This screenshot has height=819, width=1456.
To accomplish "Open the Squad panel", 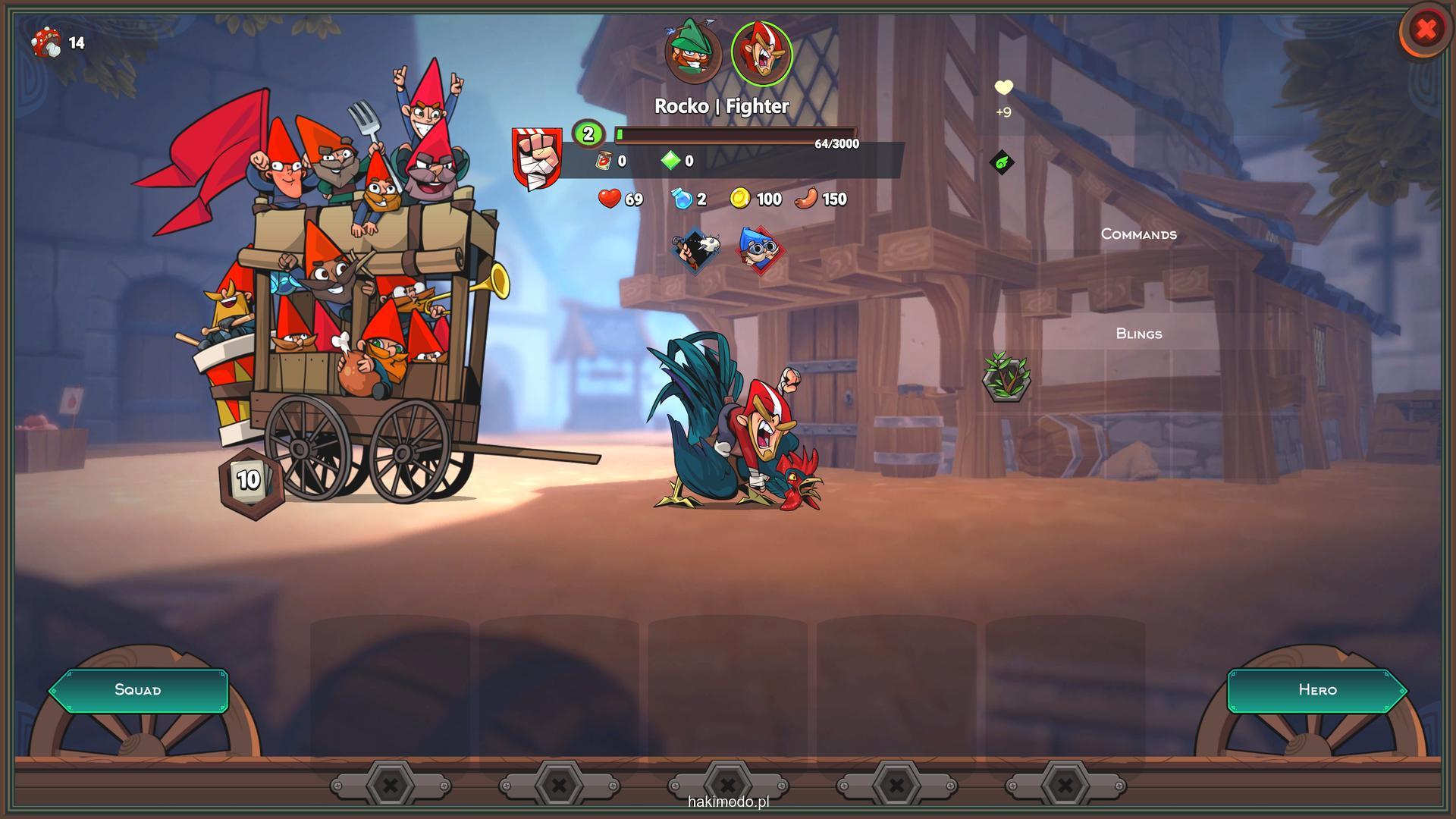I will coord(138,690).
